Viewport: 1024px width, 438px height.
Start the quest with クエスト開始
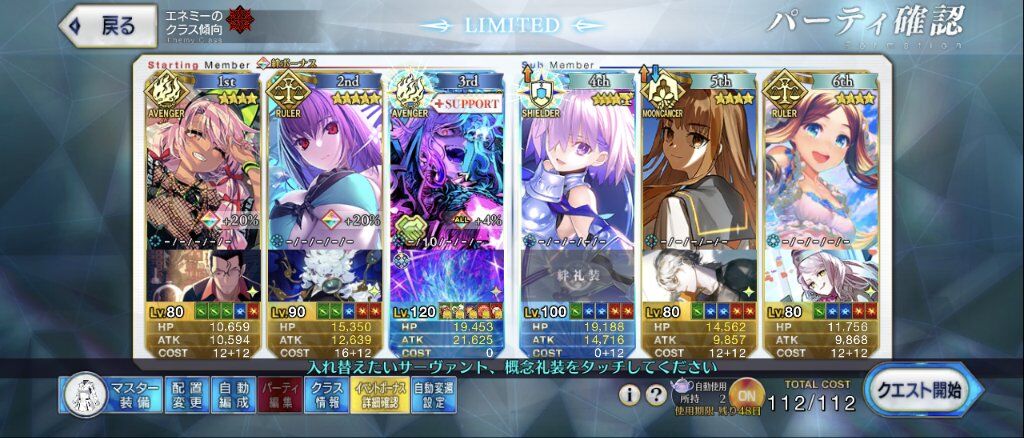point(921,390)
